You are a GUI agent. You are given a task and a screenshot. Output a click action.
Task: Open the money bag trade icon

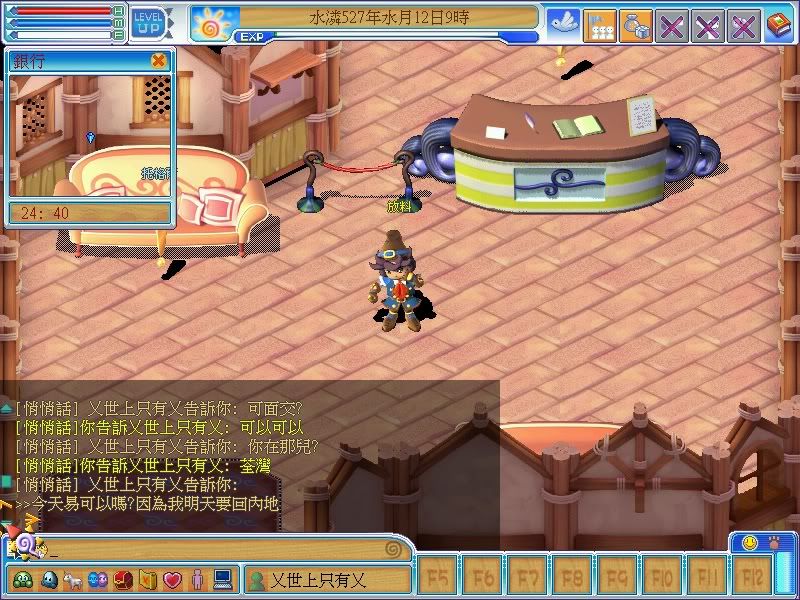635,25
